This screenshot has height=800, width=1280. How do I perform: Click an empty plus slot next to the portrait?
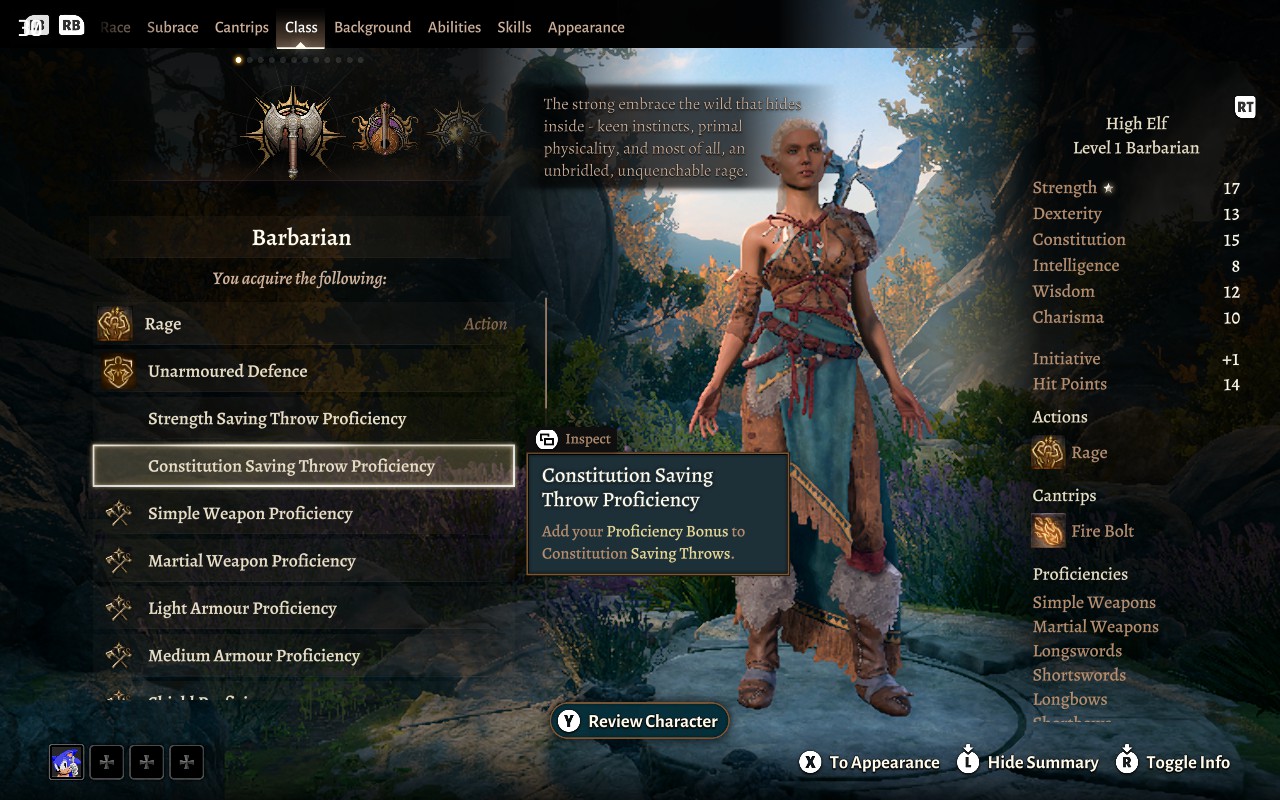(x=106, y=761)
